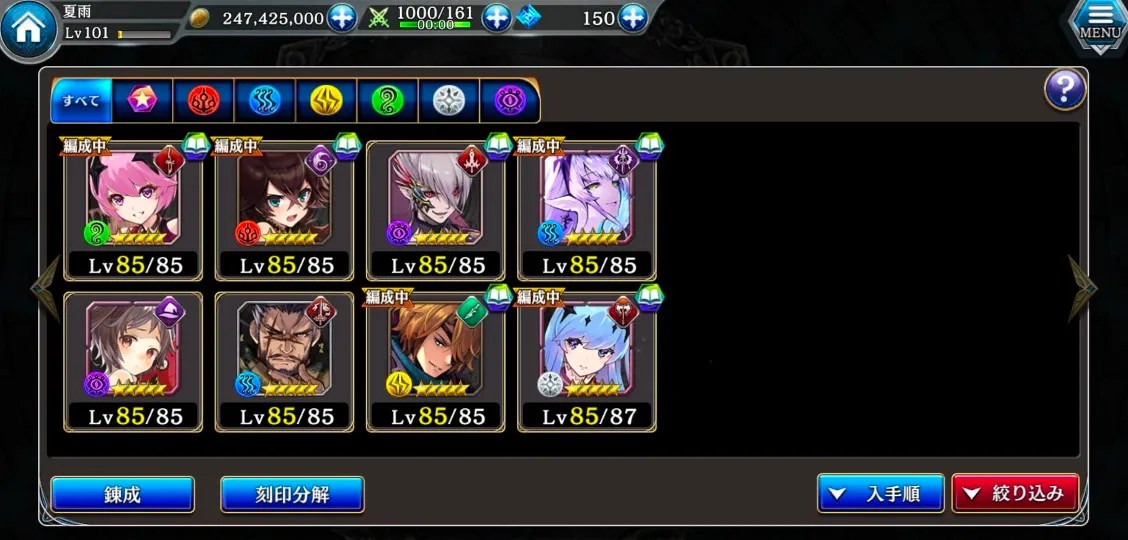Show red fire element characters tab
The height and width of the screenshot is (540, 1128).
coord(204,100)
